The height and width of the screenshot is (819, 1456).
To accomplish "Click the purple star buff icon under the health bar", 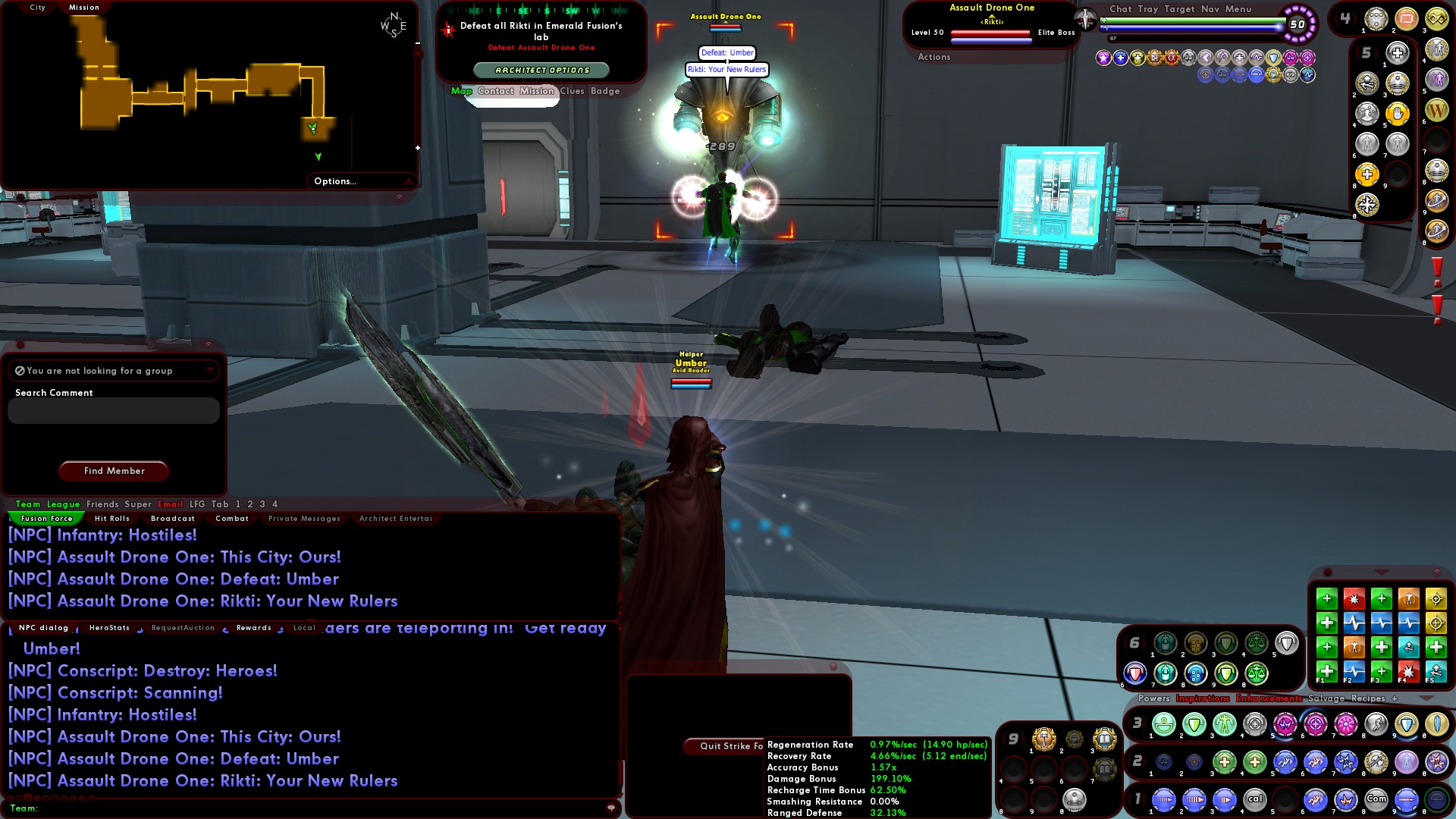I will pos(1103,59).
